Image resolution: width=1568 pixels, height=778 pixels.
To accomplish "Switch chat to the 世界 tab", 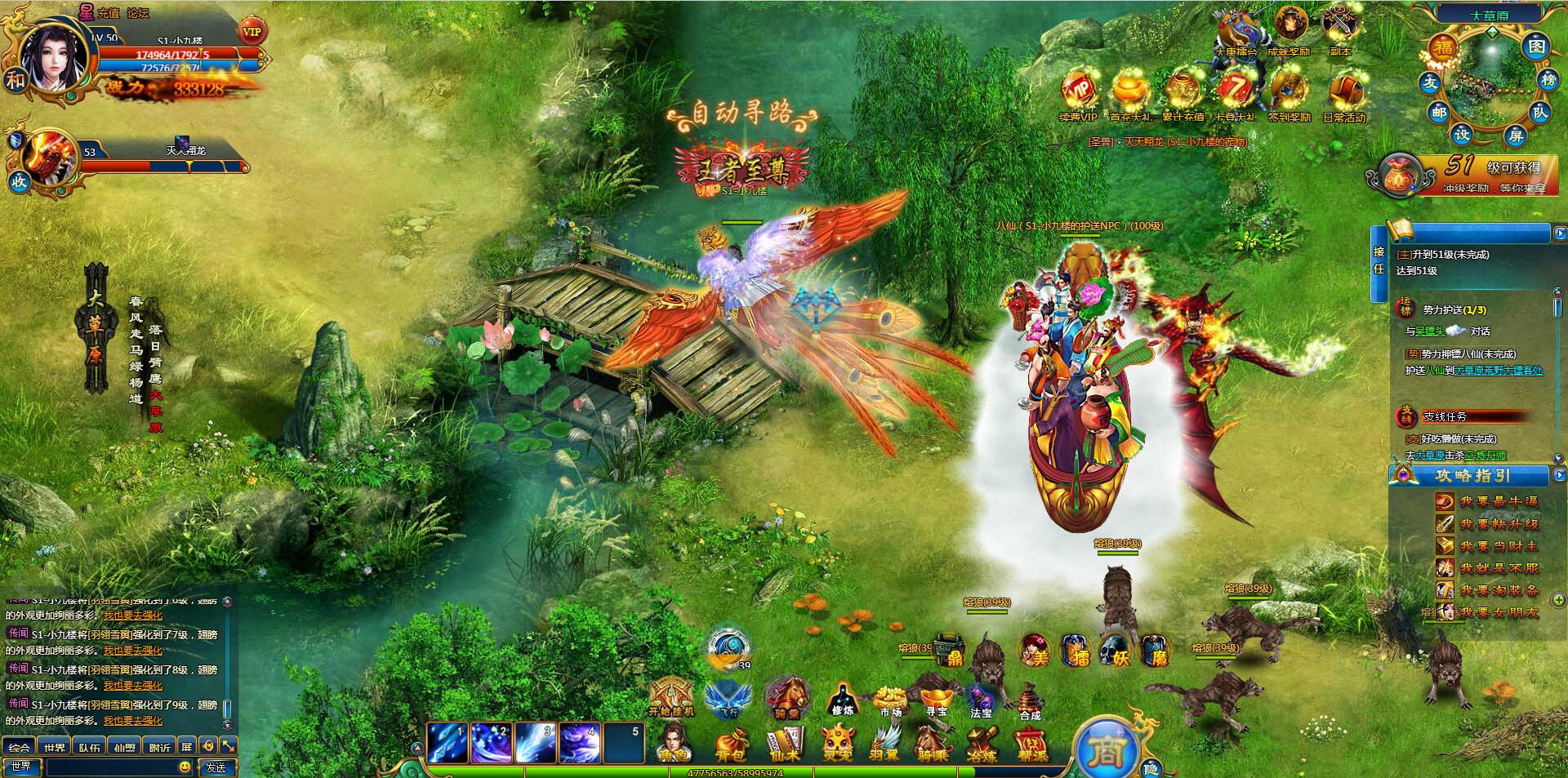I will tap(55, 747).
